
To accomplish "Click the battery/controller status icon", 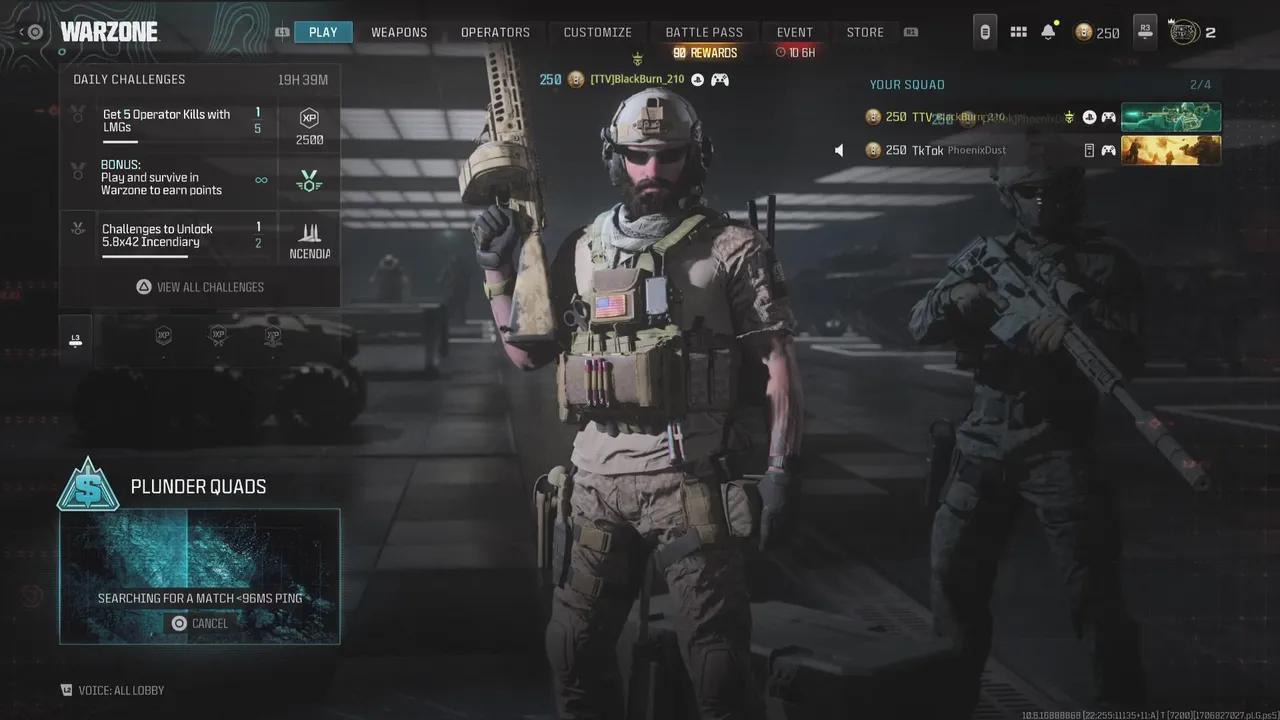I will [x=984, y=32].
